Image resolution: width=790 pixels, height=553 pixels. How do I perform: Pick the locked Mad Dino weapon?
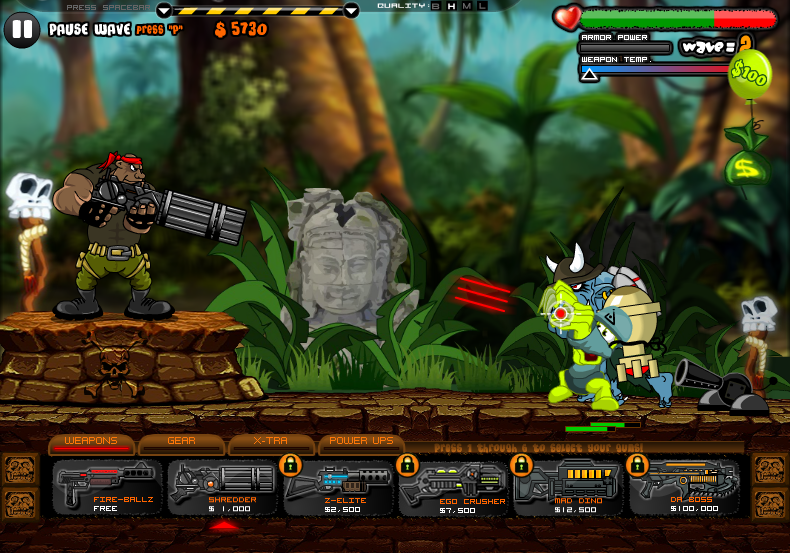coord(570,487)
